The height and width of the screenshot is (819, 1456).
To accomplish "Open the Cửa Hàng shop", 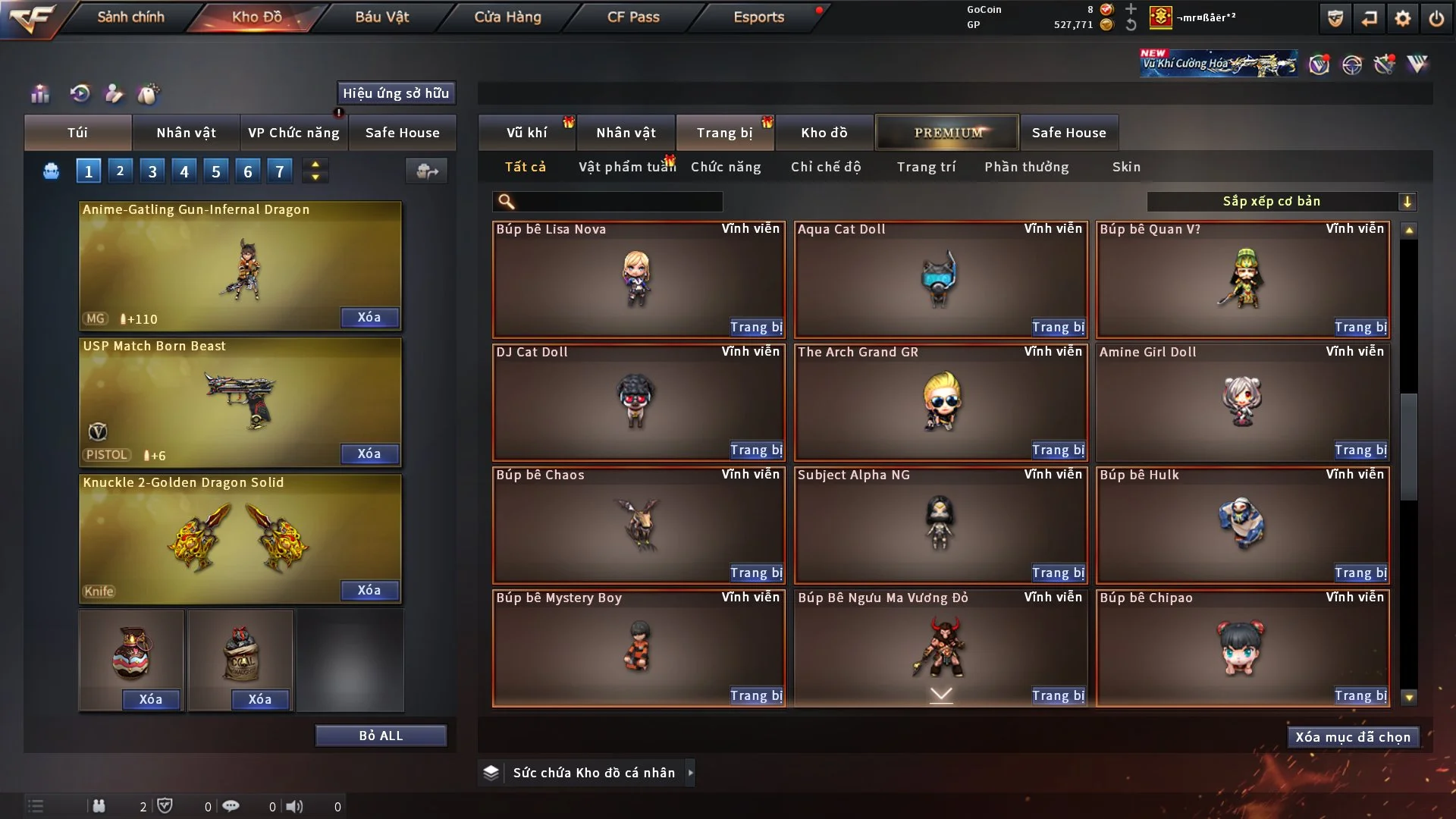I will click(507, 17).
